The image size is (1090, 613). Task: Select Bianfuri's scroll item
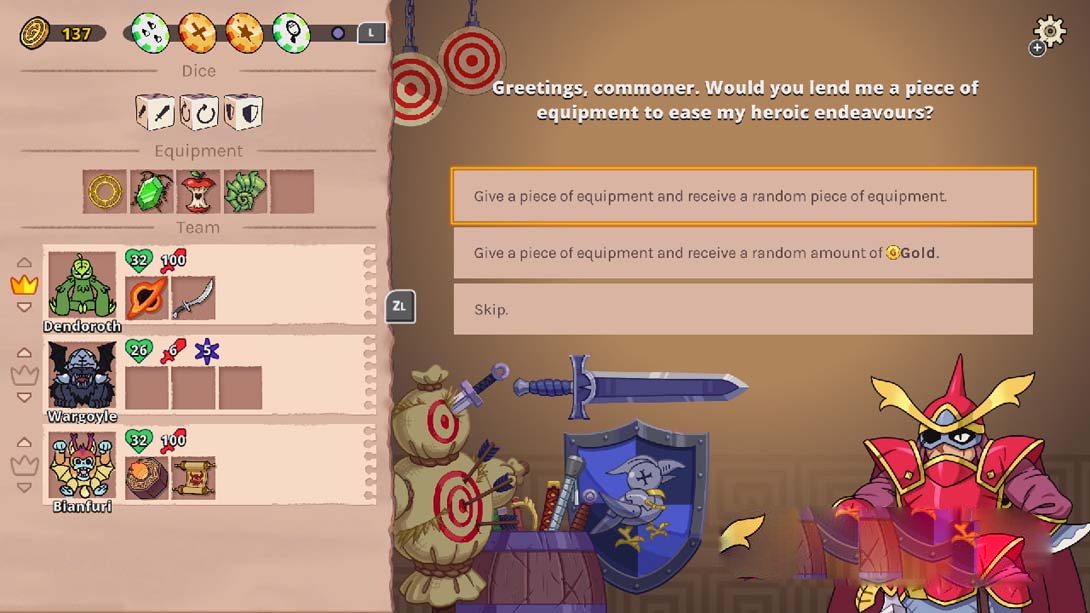(193, 478)
